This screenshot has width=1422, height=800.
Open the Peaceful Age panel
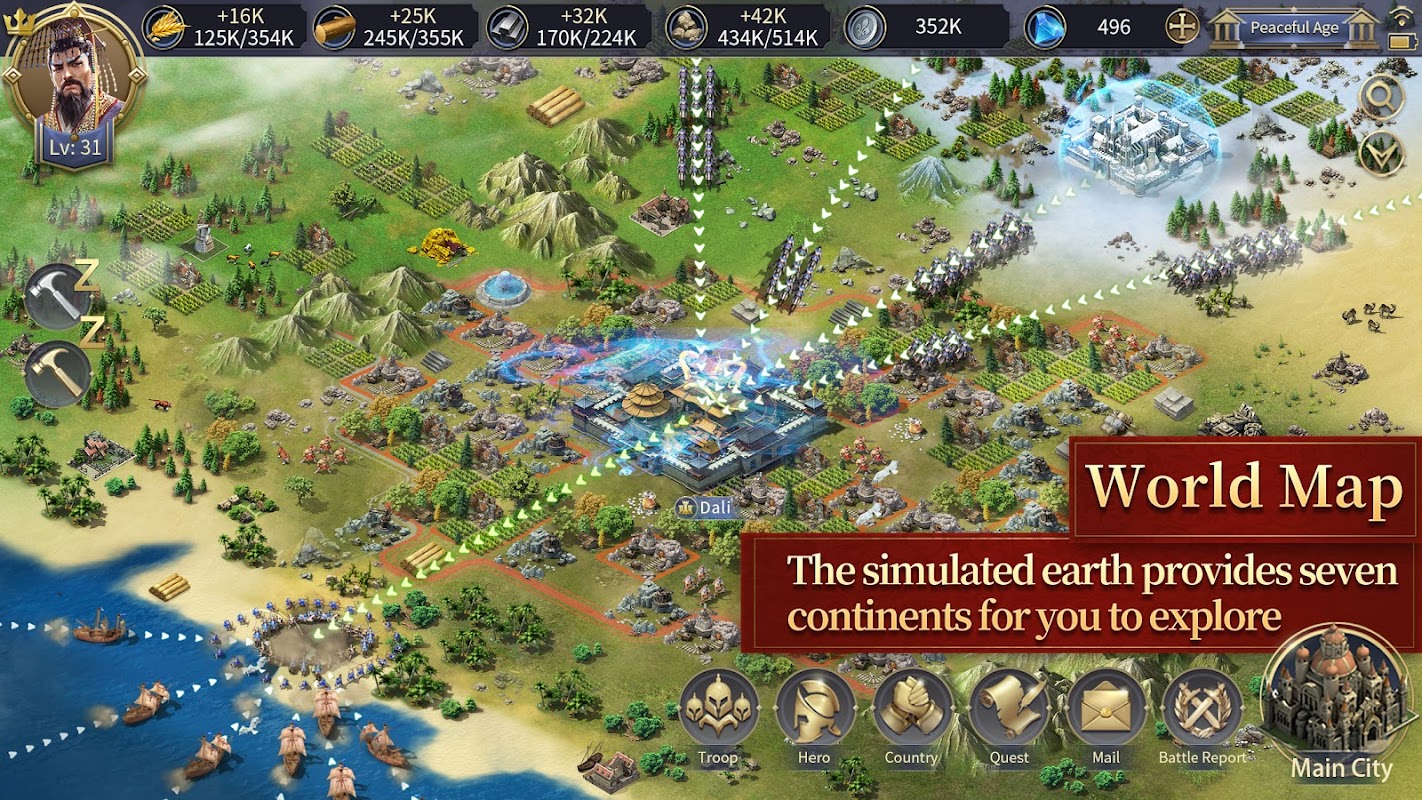pyautogui.click(x=1293, y=27)
